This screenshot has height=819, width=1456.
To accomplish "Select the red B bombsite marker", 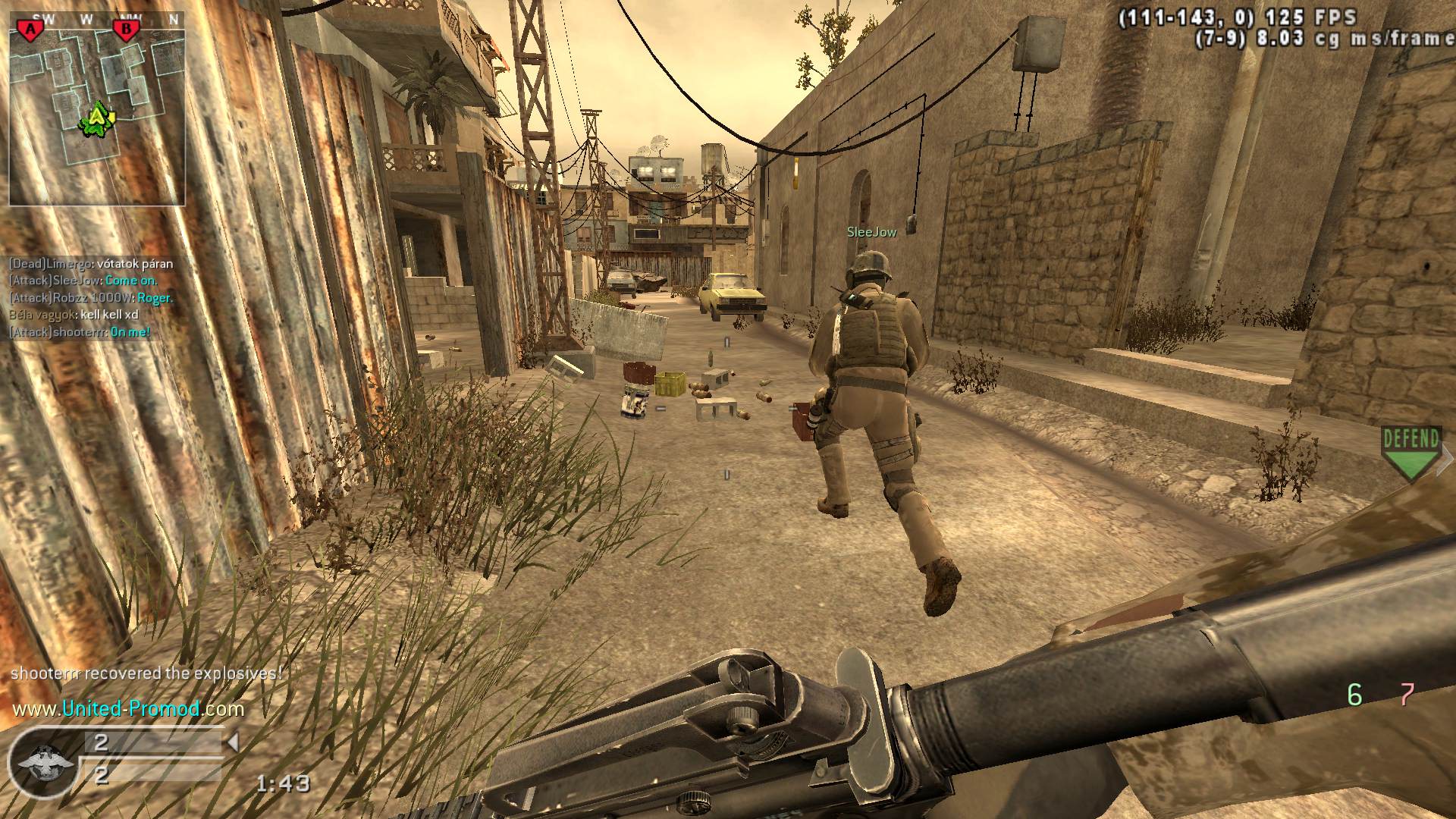I will click(x=125, y=30).
